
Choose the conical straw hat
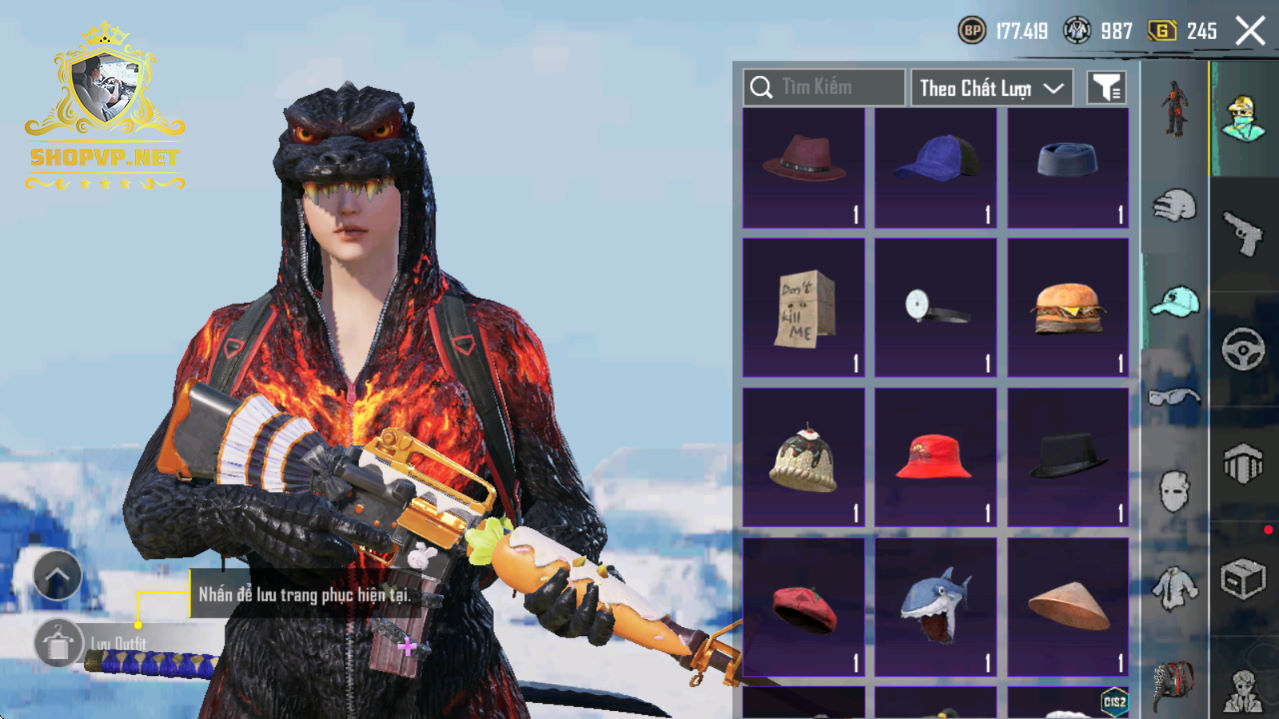tap(1068, 607)
